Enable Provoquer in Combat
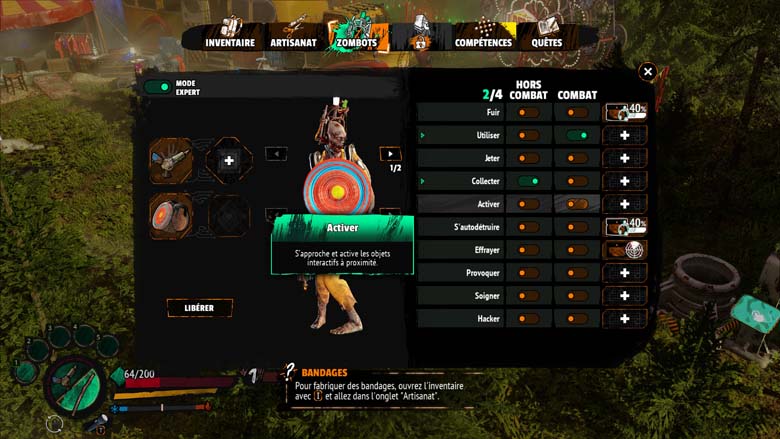The image size is (780, 439). tap(577, 273)
